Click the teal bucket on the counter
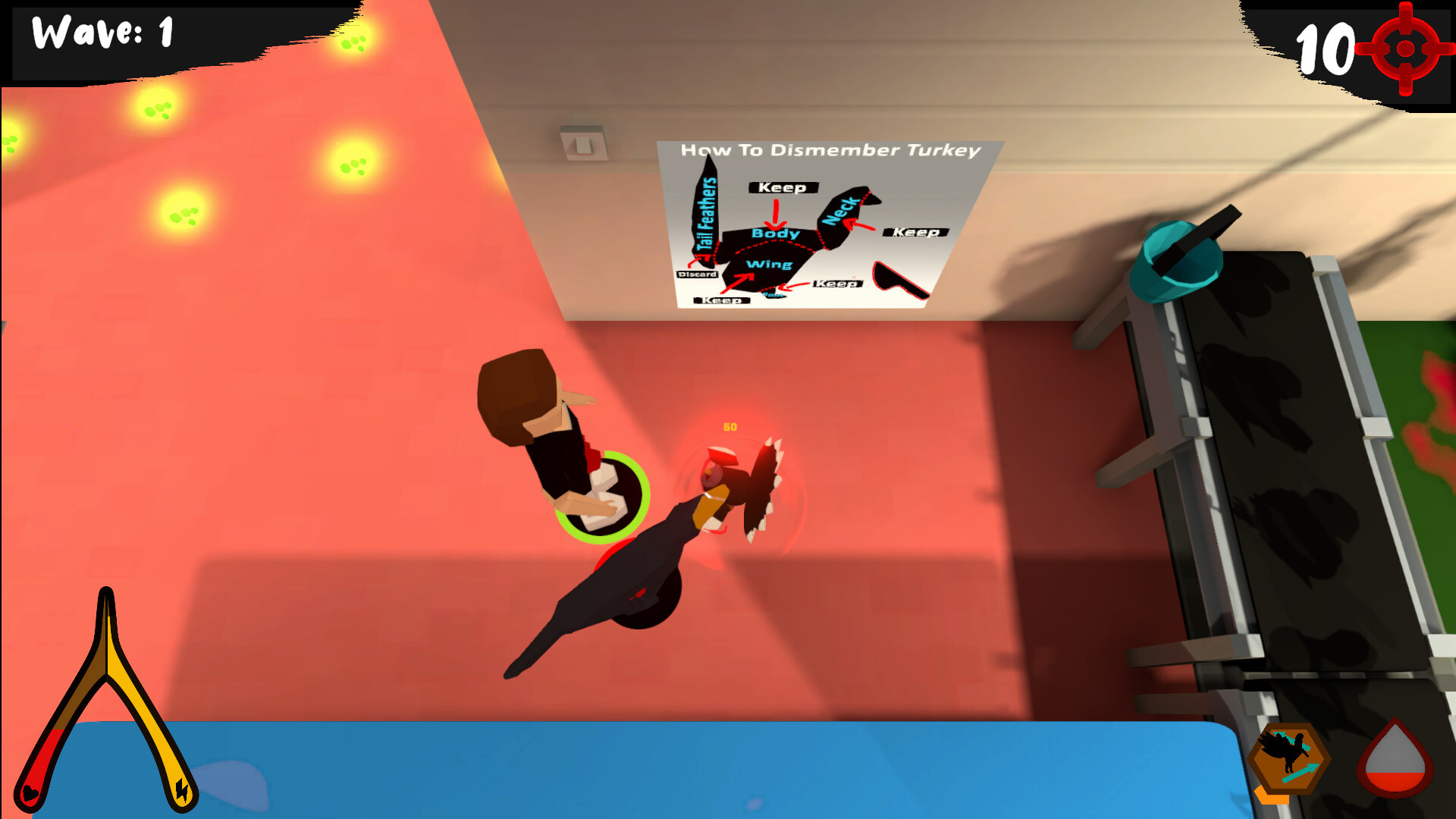This screenshot has width=1456, height=819. coord(1177,262)
